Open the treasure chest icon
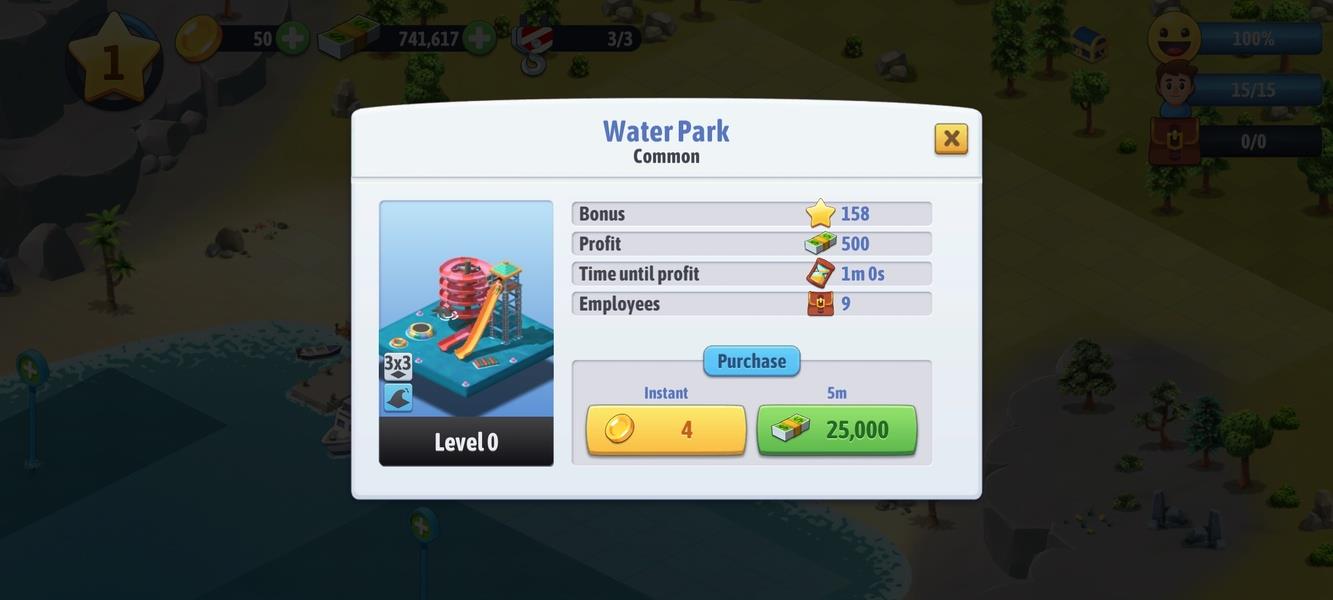This screenshot has height=600, width=1333. pos(1088,42)
